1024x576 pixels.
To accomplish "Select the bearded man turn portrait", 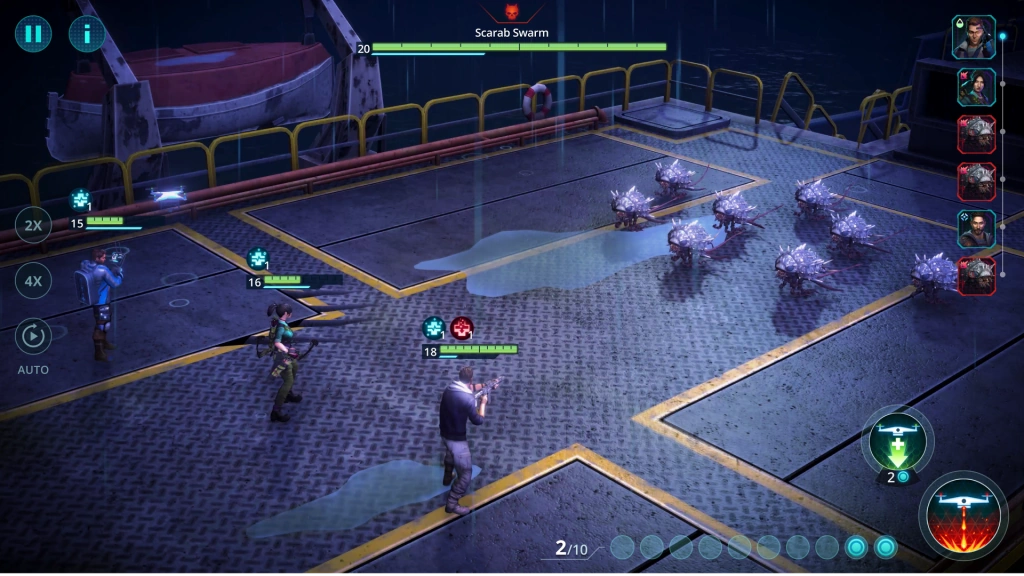I will (976, 229).
